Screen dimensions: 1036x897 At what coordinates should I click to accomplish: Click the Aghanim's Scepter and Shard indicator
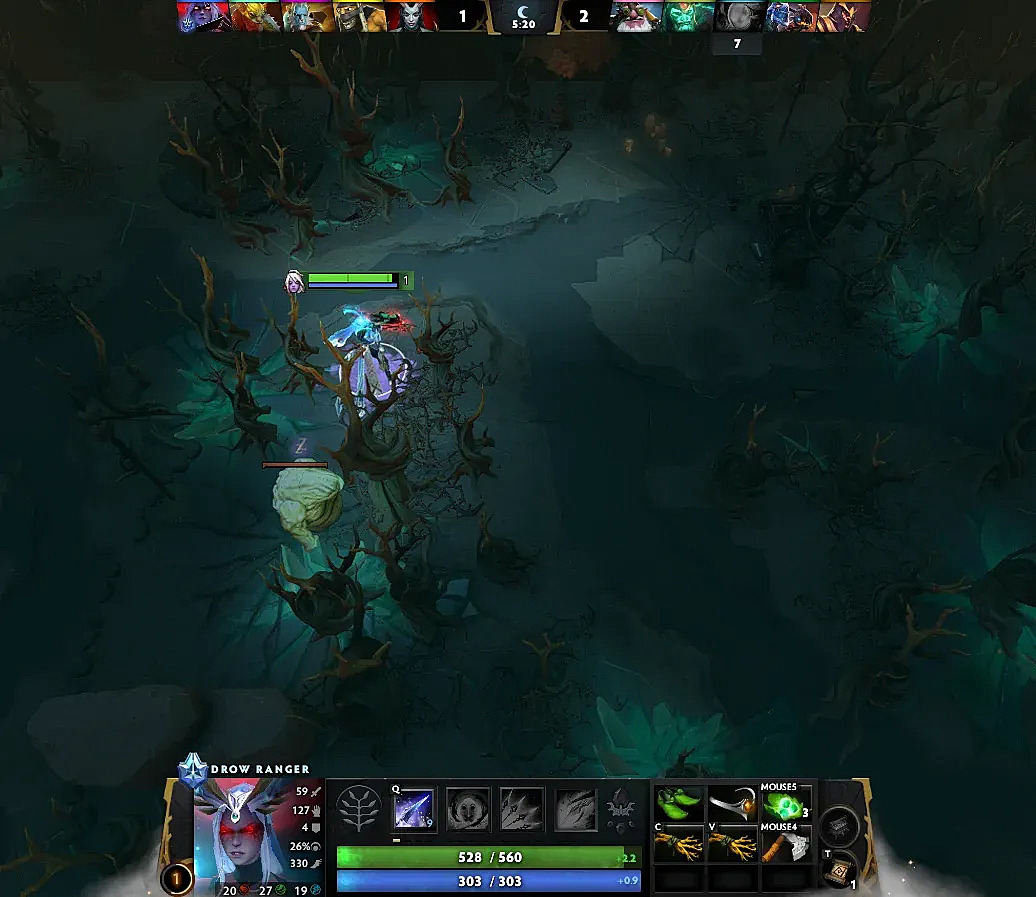click(620, 808)
